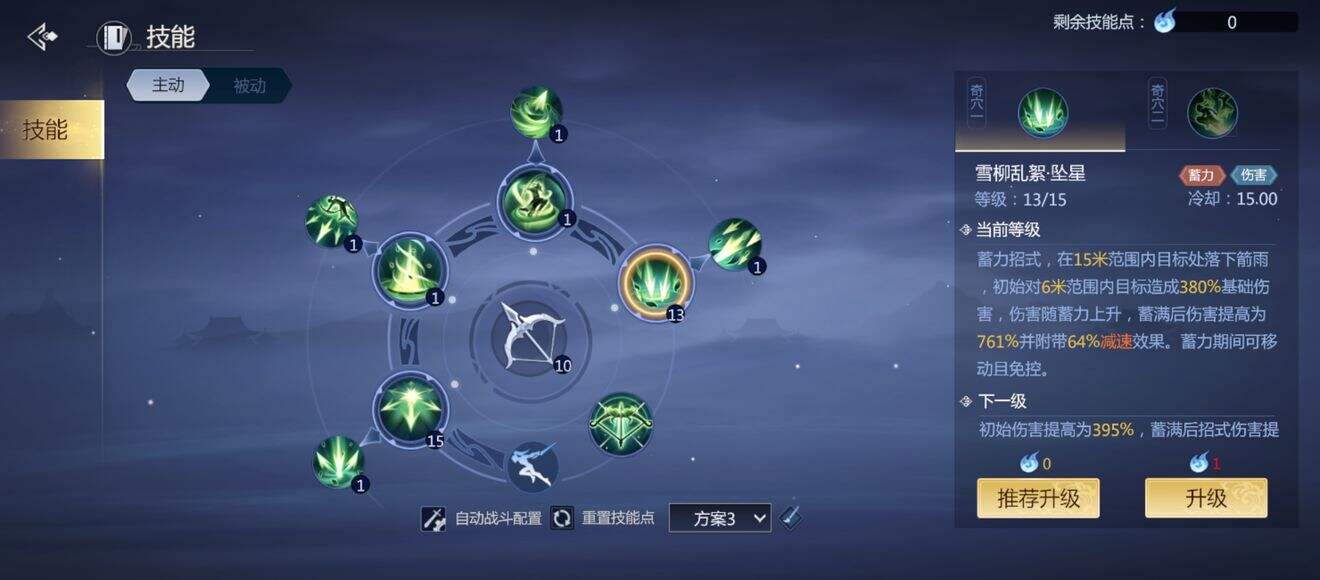This screenshot has width=1320, height=580.
Task: Click 推荐升级 recommended upgrade button
Action: (x=1038, y=498)
